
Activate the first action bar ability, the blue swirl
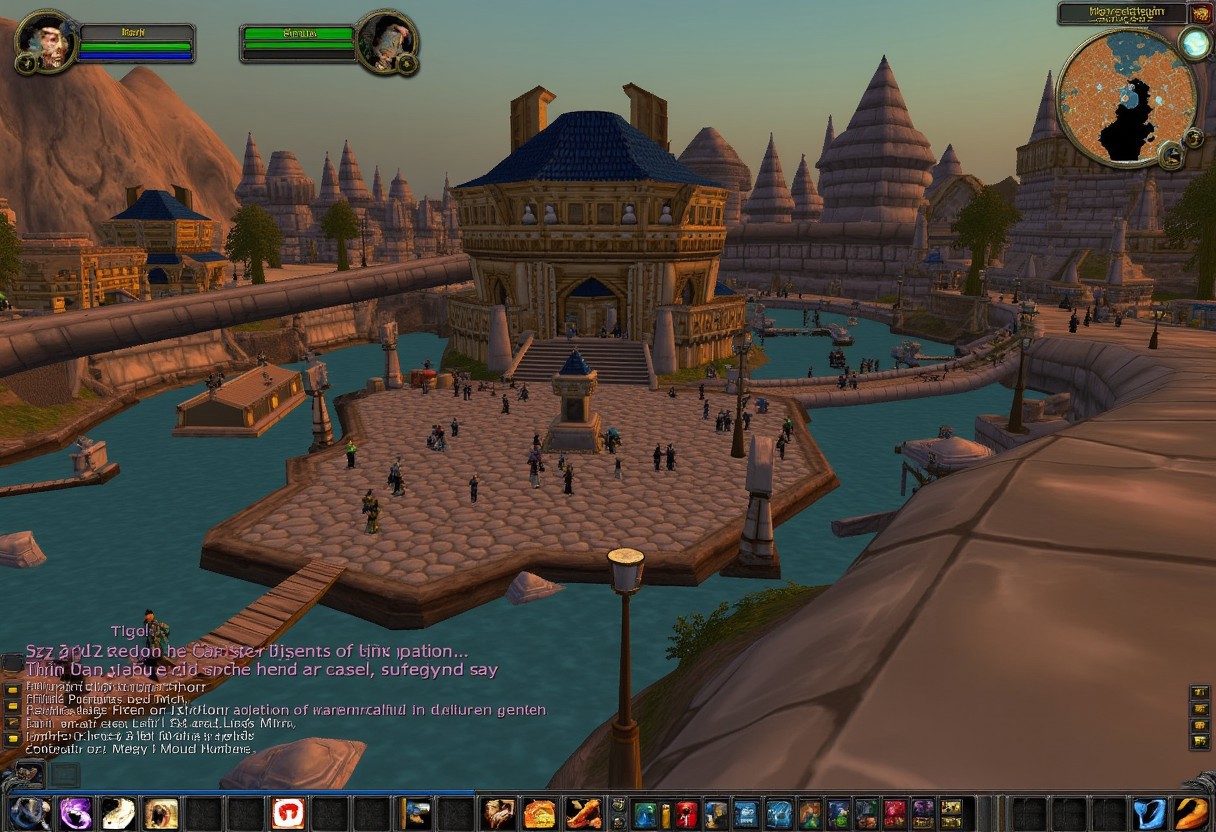30,813
